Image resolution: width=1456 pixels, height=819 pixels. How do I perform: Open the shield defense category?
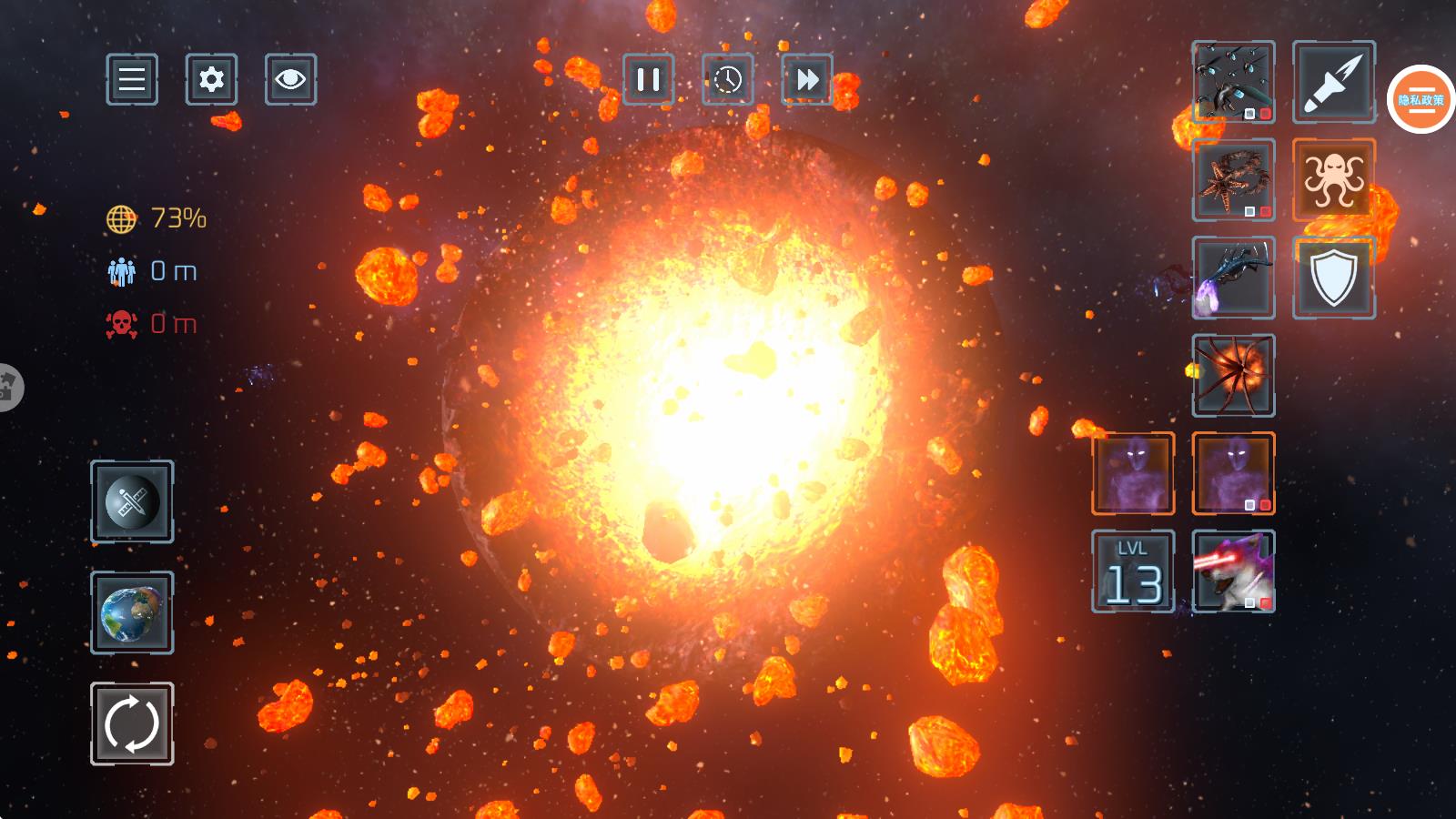point(1333,278)
